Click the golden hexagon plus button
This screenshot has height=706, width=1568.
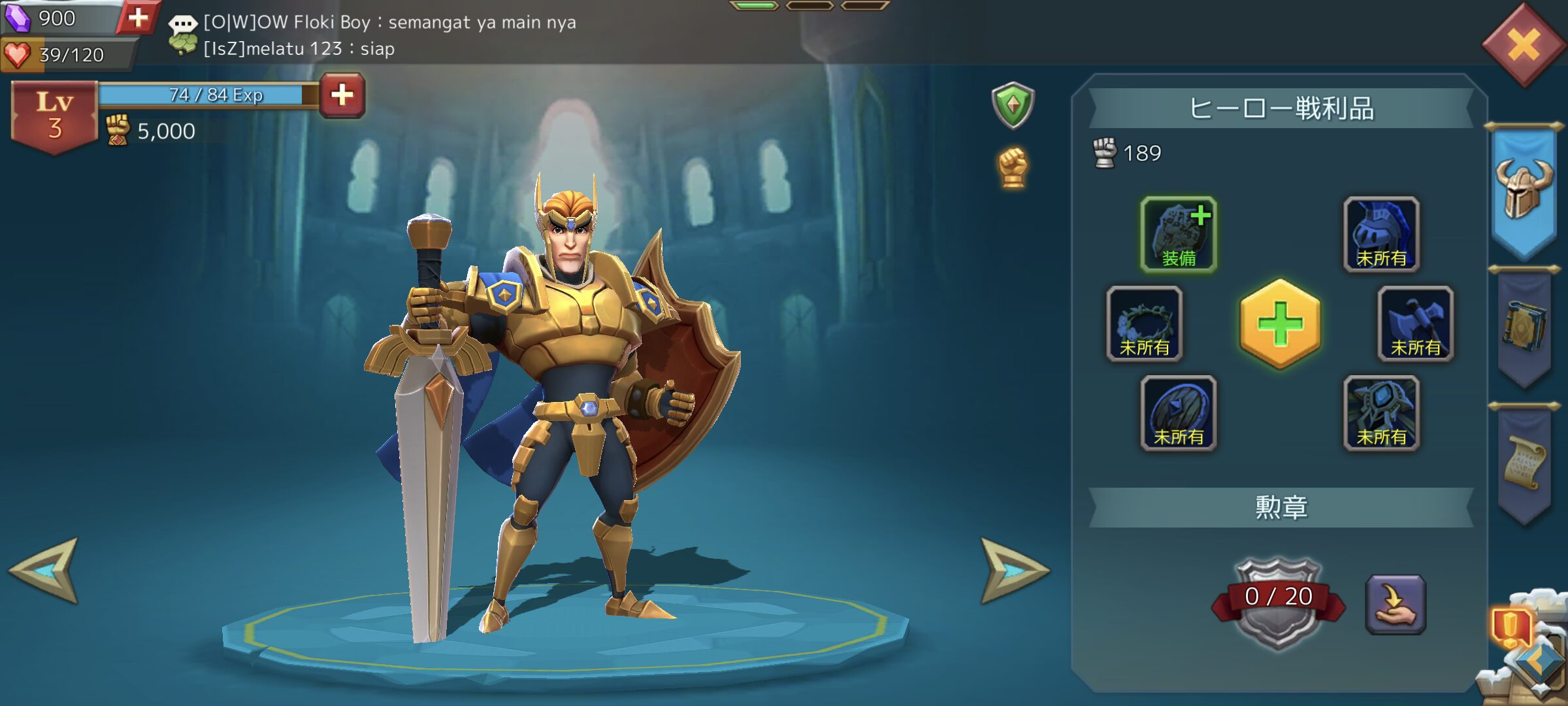(1280, 324)
